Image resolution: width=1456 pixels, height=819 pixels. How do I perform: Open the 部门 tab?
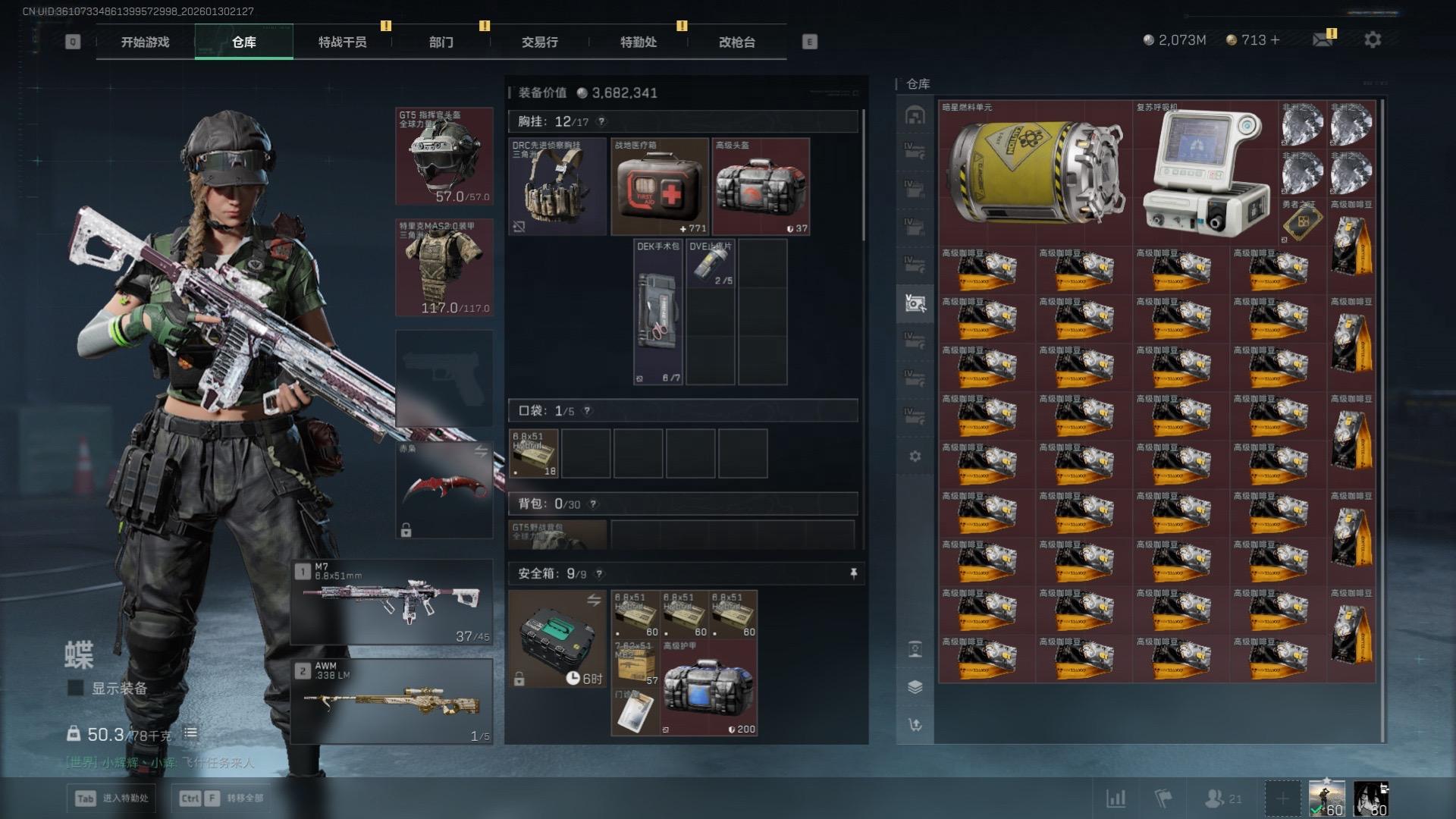(441, 42)
